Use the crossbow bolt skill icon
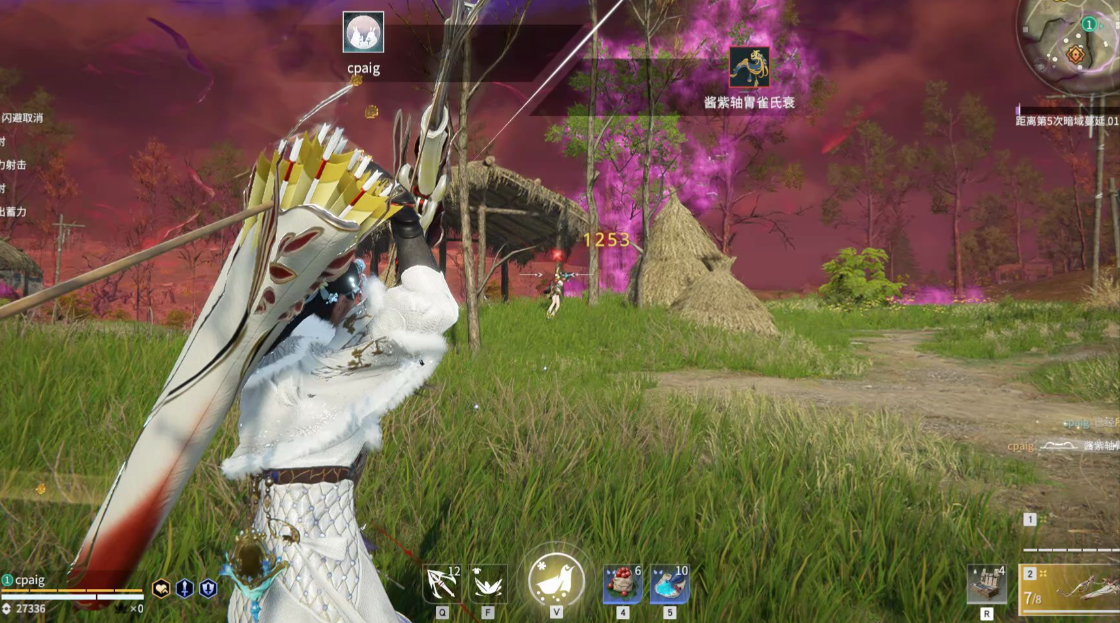Screen dimensions: 1120x623 (441, 584)
